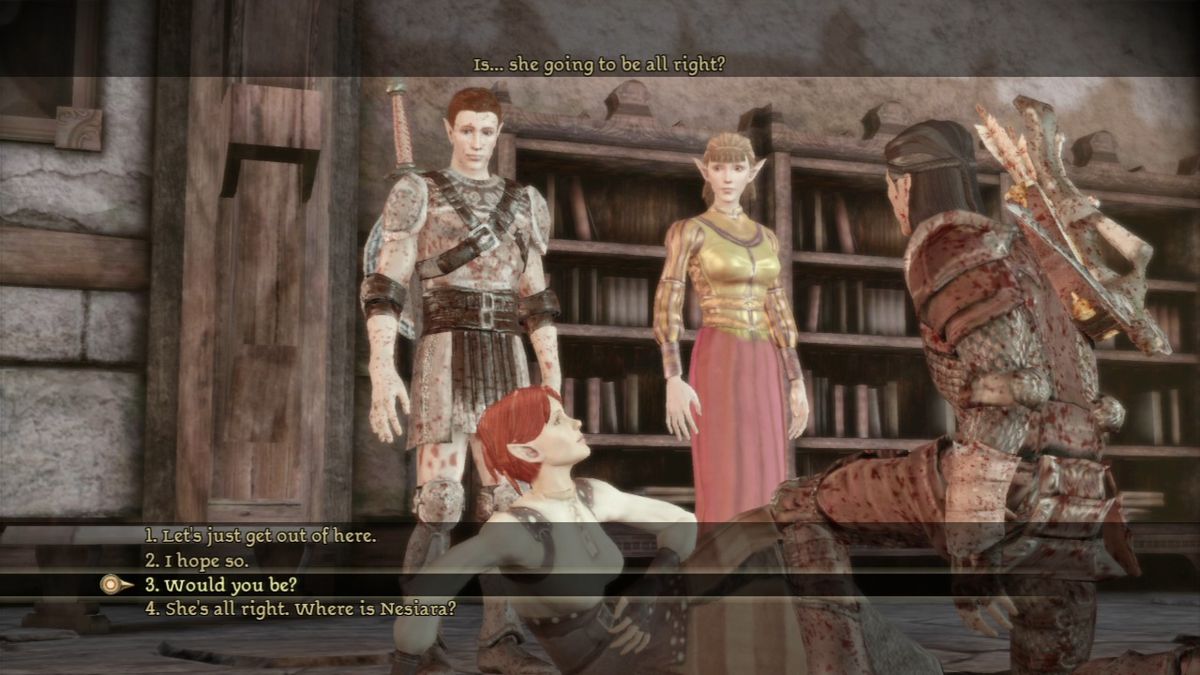Choose "Let's just get out of here." reply
Screen dimensions: 1200x675
(x=260, y=536)
